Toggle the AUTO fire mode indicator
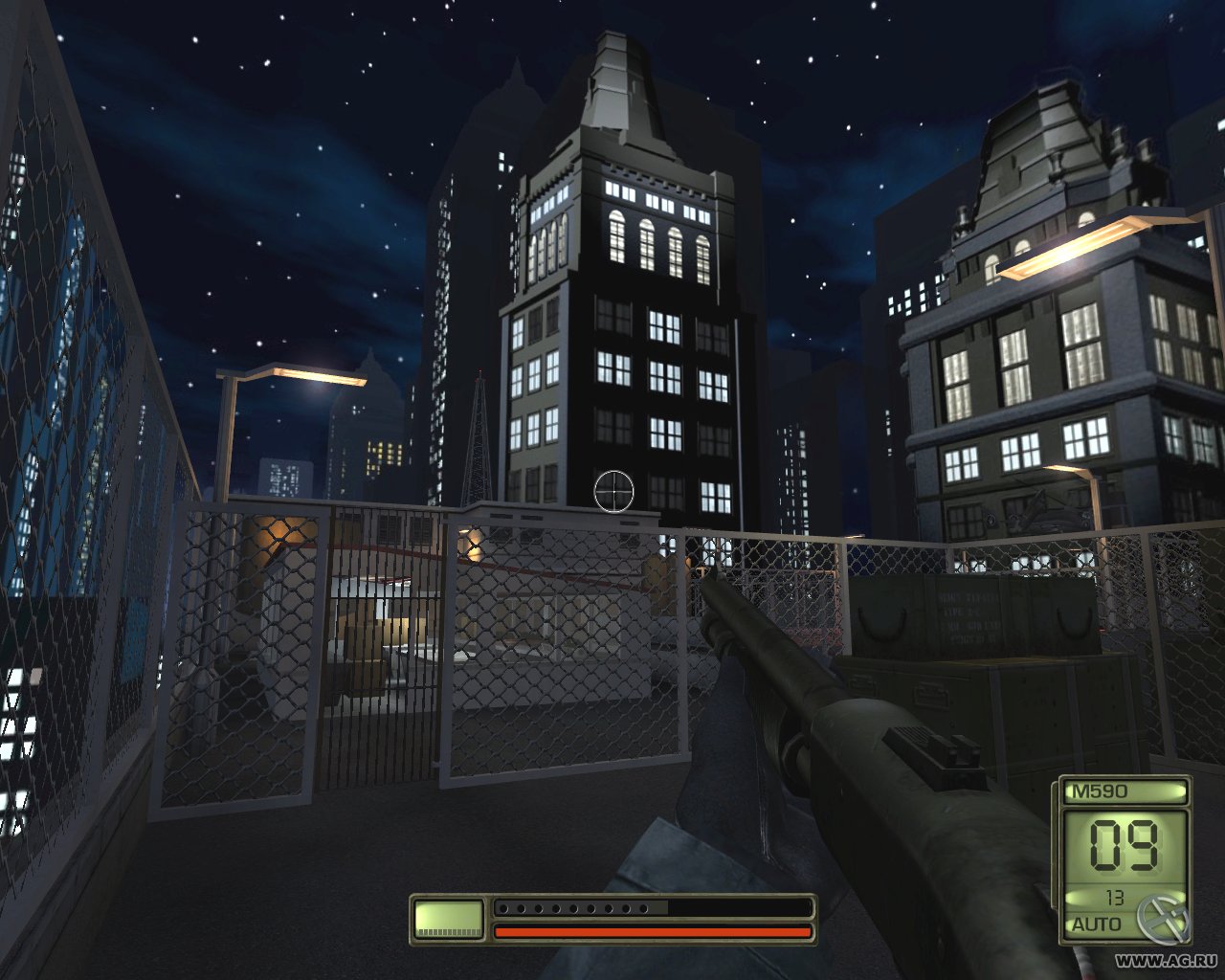The width and height of the screenshot is (1225, 980). pyautogui.click(x=1097, y=924)
